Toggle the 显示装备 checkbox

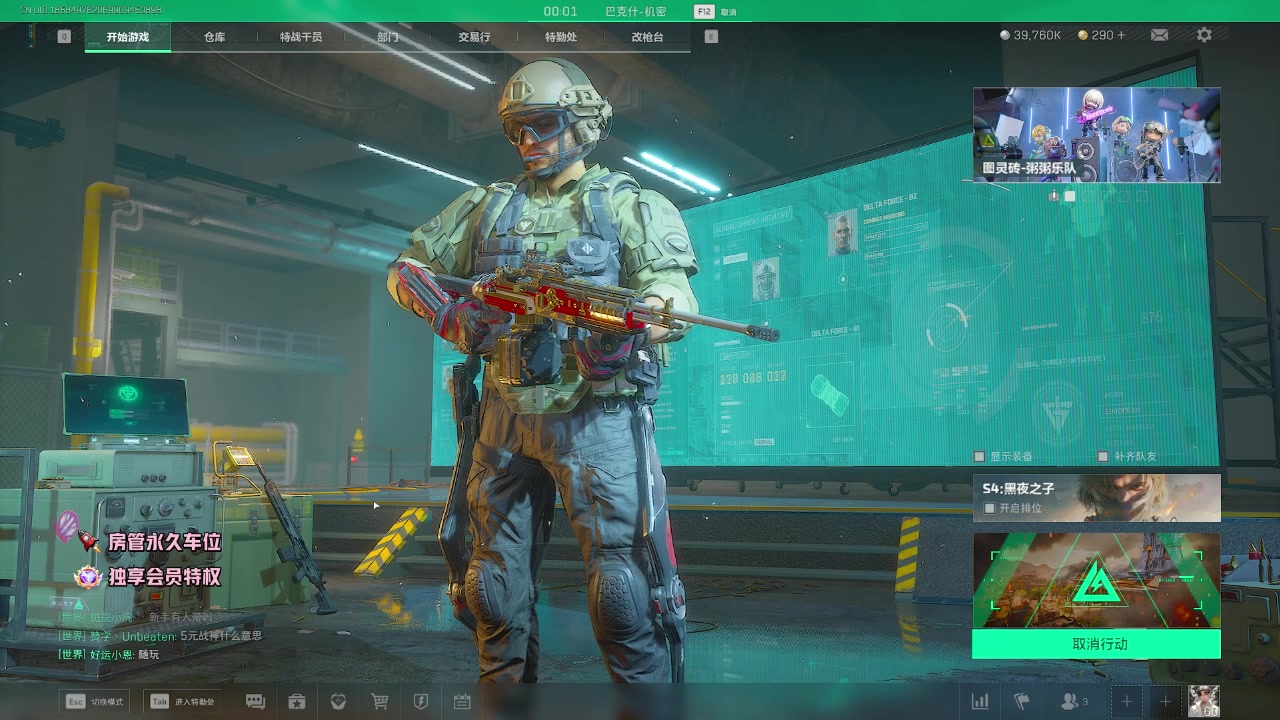(980, 457)
